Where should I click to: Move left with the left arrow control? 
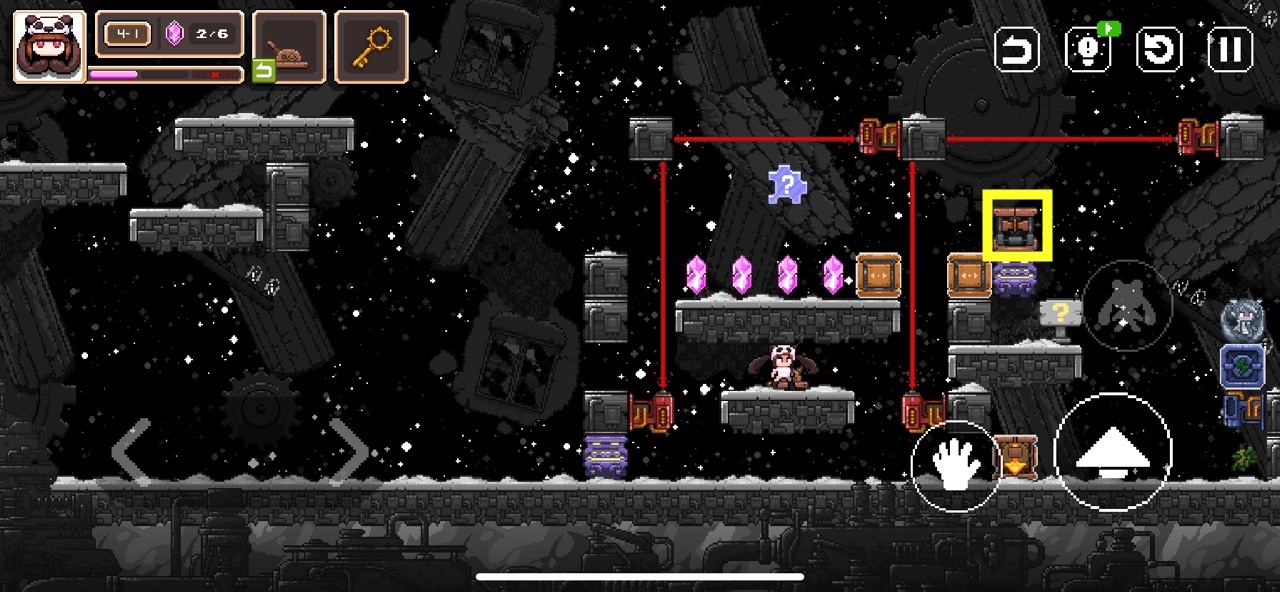tap(131, 450)
